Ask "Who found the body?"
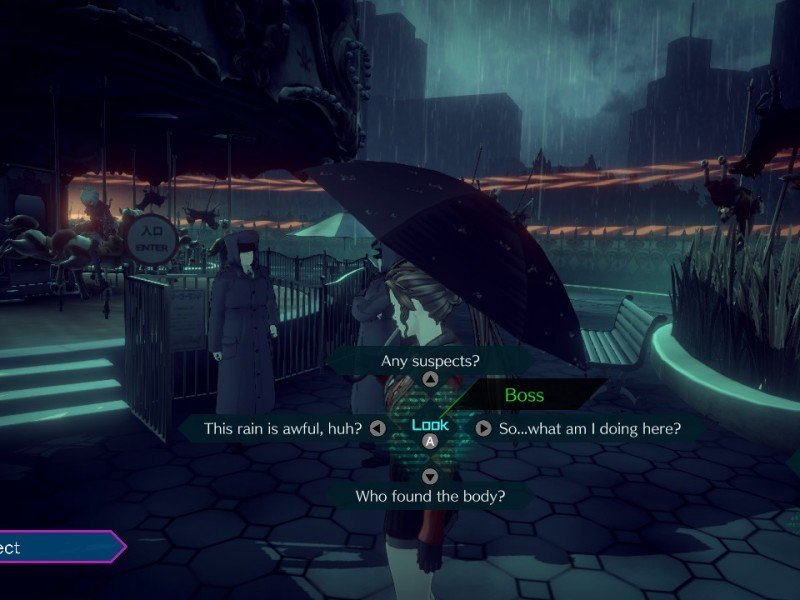This screenshot has height=600, width=800. pos(429,495)
